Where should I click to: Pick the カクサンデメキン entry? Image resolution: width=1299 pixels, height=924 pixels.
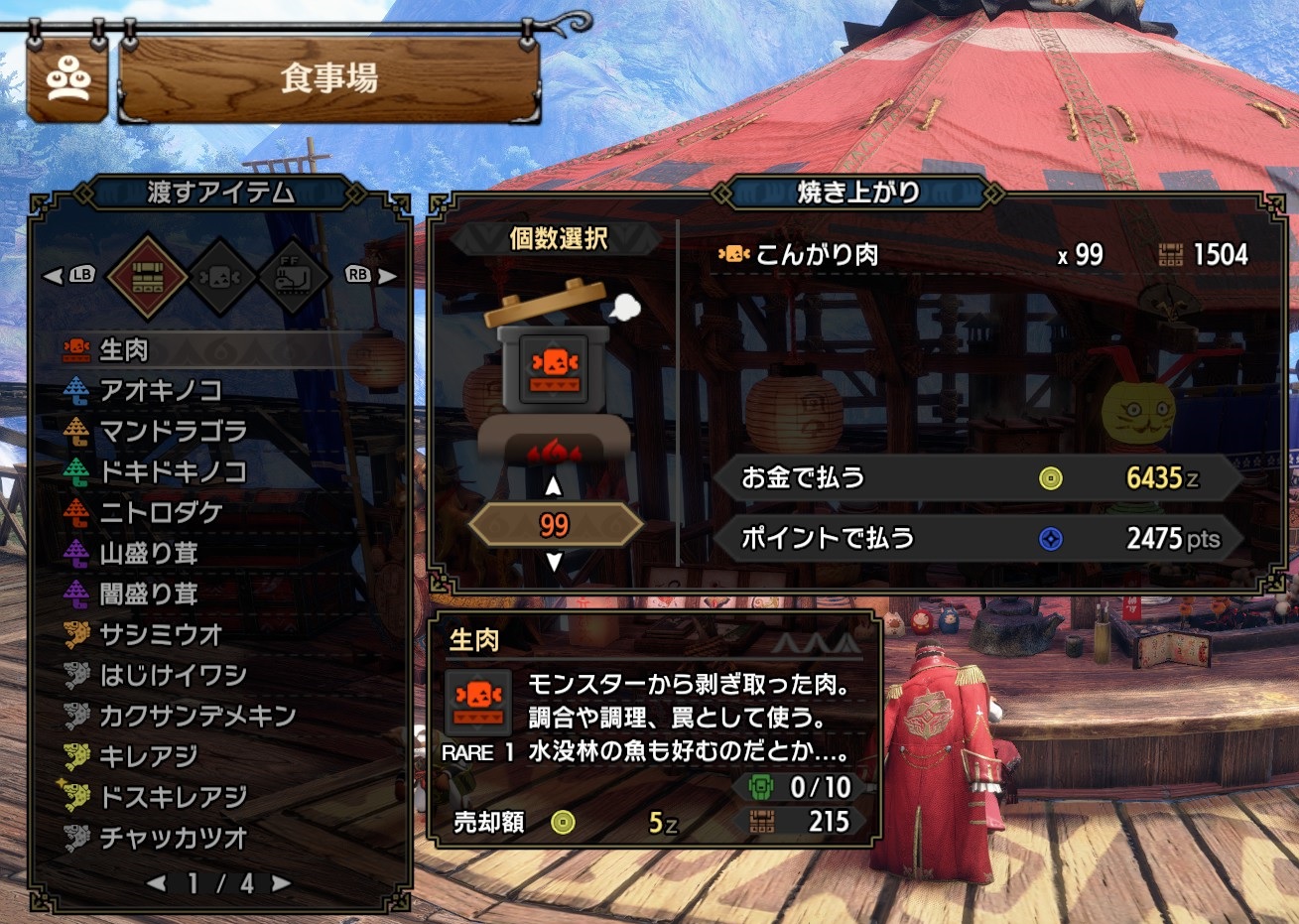[196, 716]
